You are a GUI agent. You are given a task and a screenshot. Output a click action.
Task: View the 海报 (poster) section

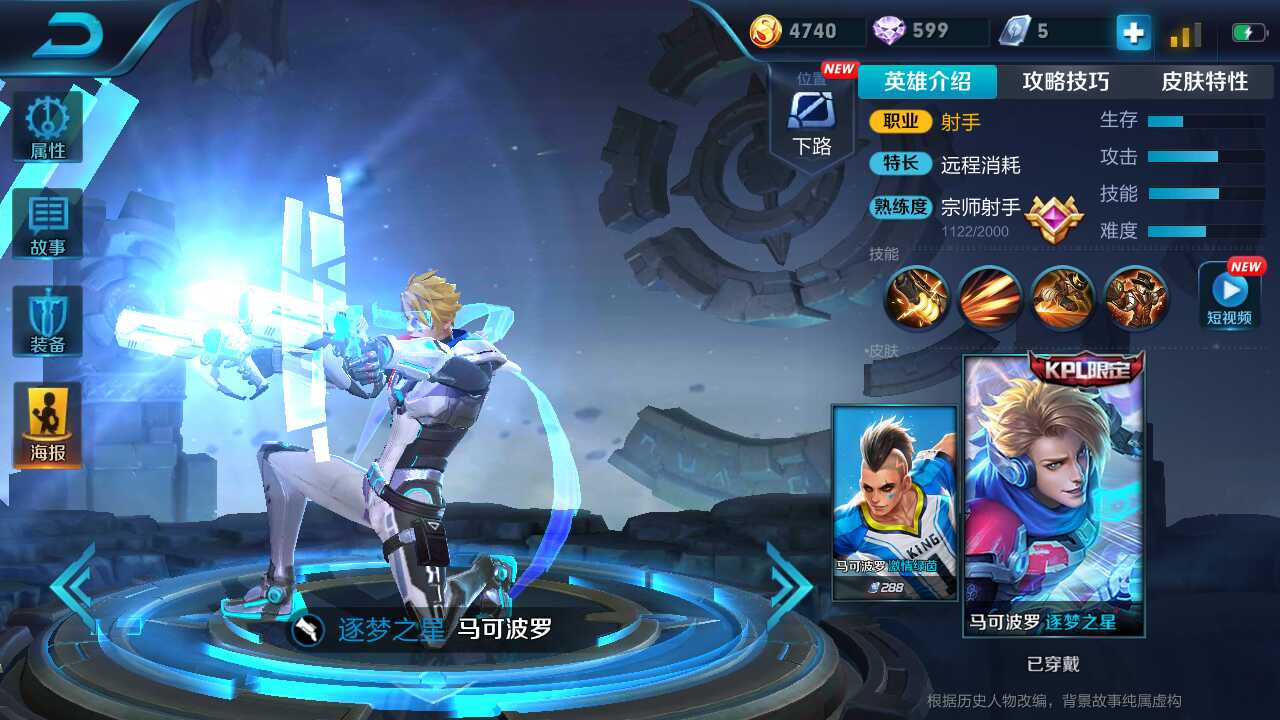click(48, 422)
